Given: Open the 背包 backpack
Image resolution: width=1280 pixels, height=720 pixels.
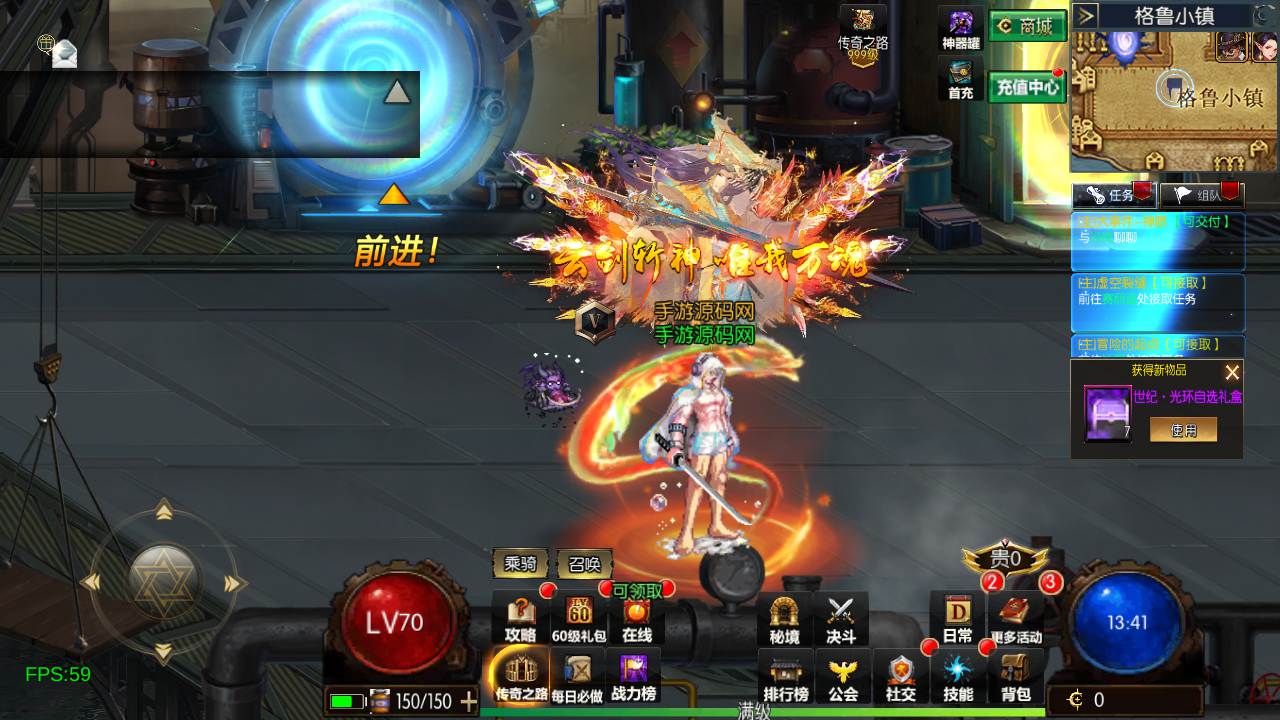Looking at the screenshot, I should coord(1016,677).
